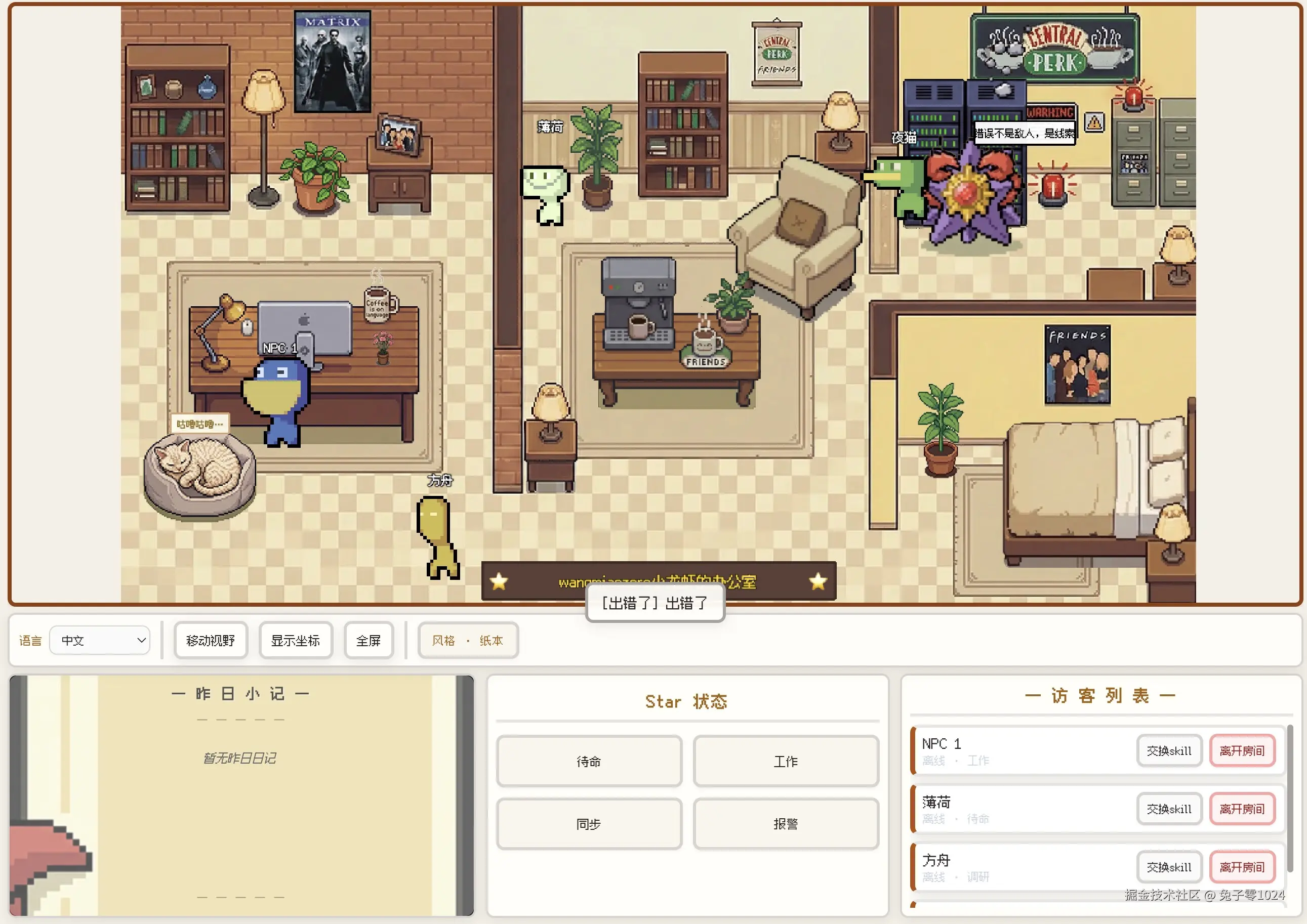Click 交换skill for NPC 1

click(x=1169, y=750)
